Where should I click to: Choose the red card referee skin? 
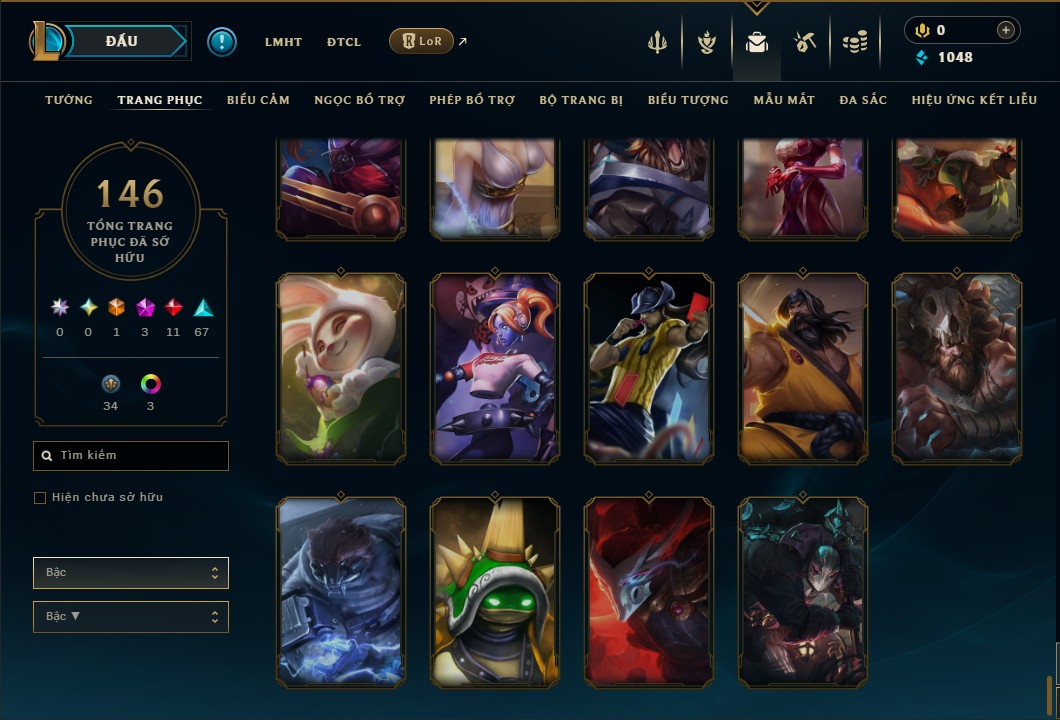[x=649, y=367]
